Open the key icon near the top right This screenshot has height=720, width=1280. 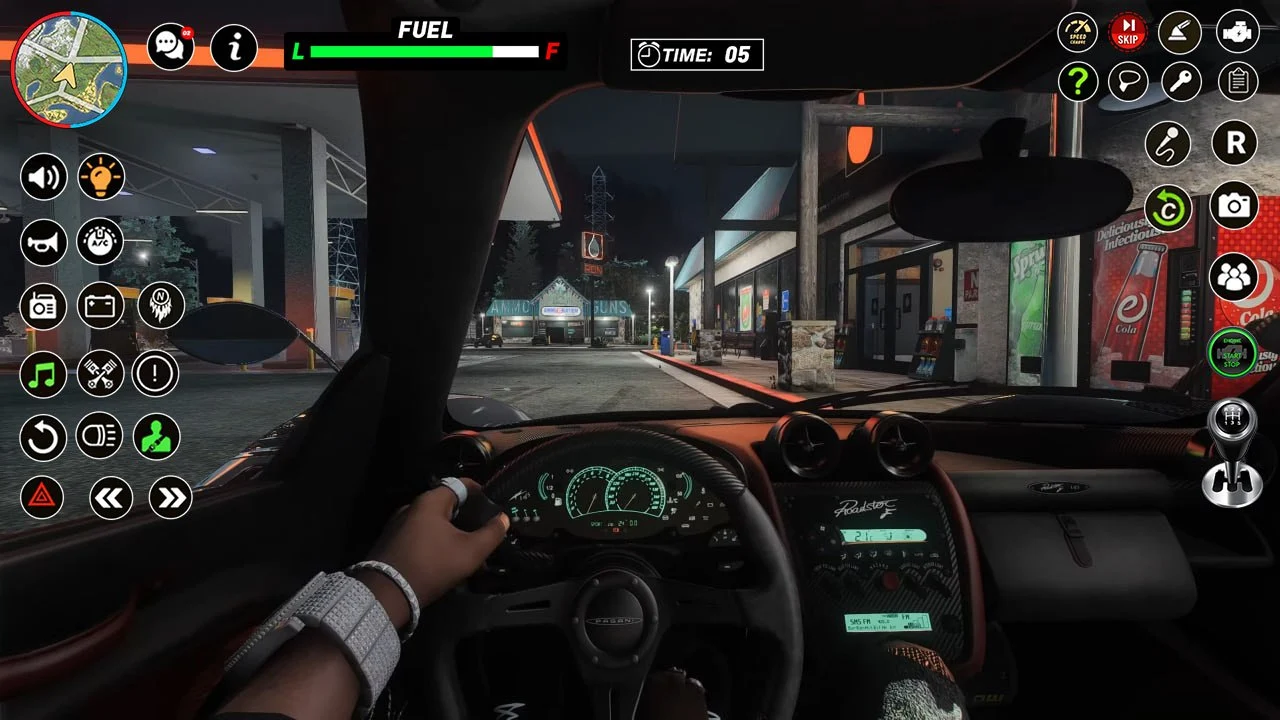[1180, 81]
